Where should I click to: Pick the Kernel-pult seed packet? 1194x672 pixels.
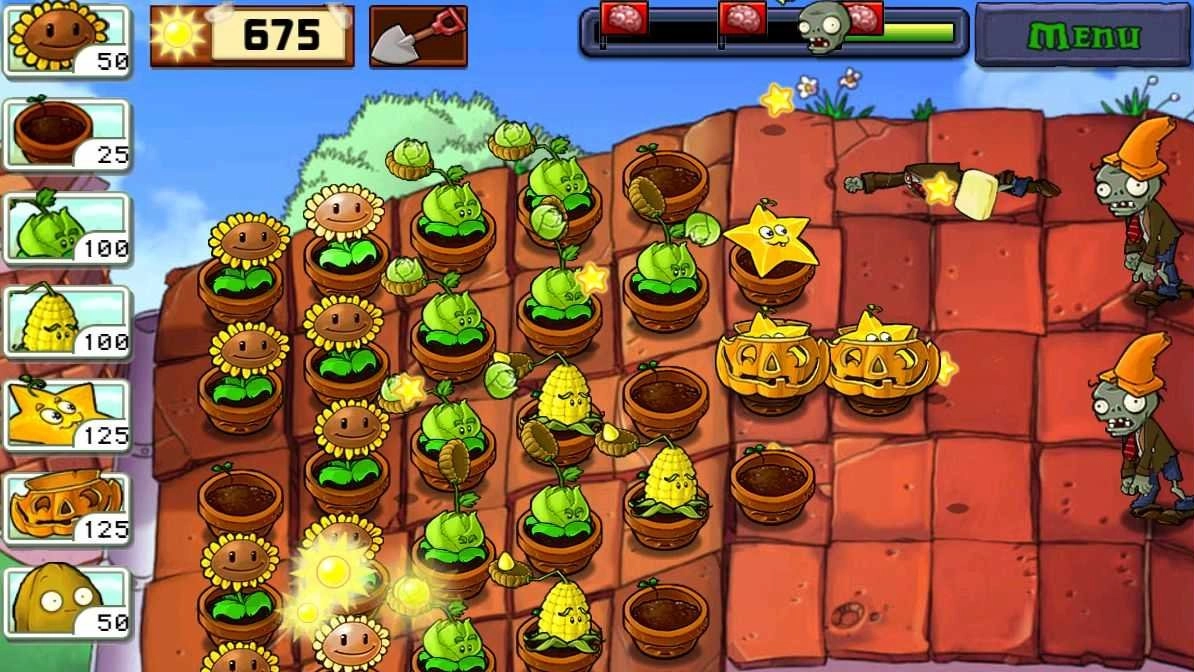pyautogui.click(x=68, y=321)
